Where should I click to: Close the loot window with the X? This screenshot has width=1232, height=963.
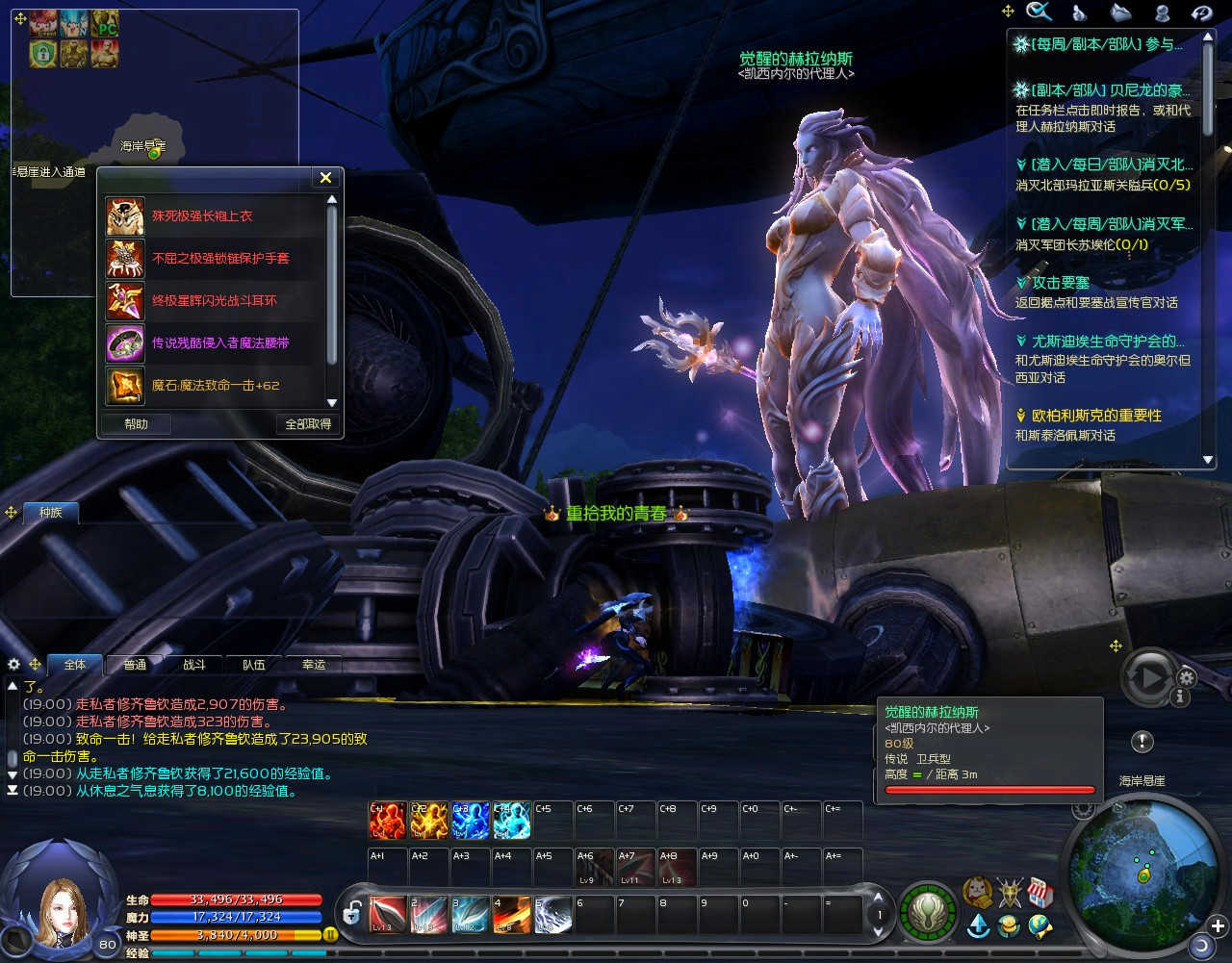tap(325, 178)
